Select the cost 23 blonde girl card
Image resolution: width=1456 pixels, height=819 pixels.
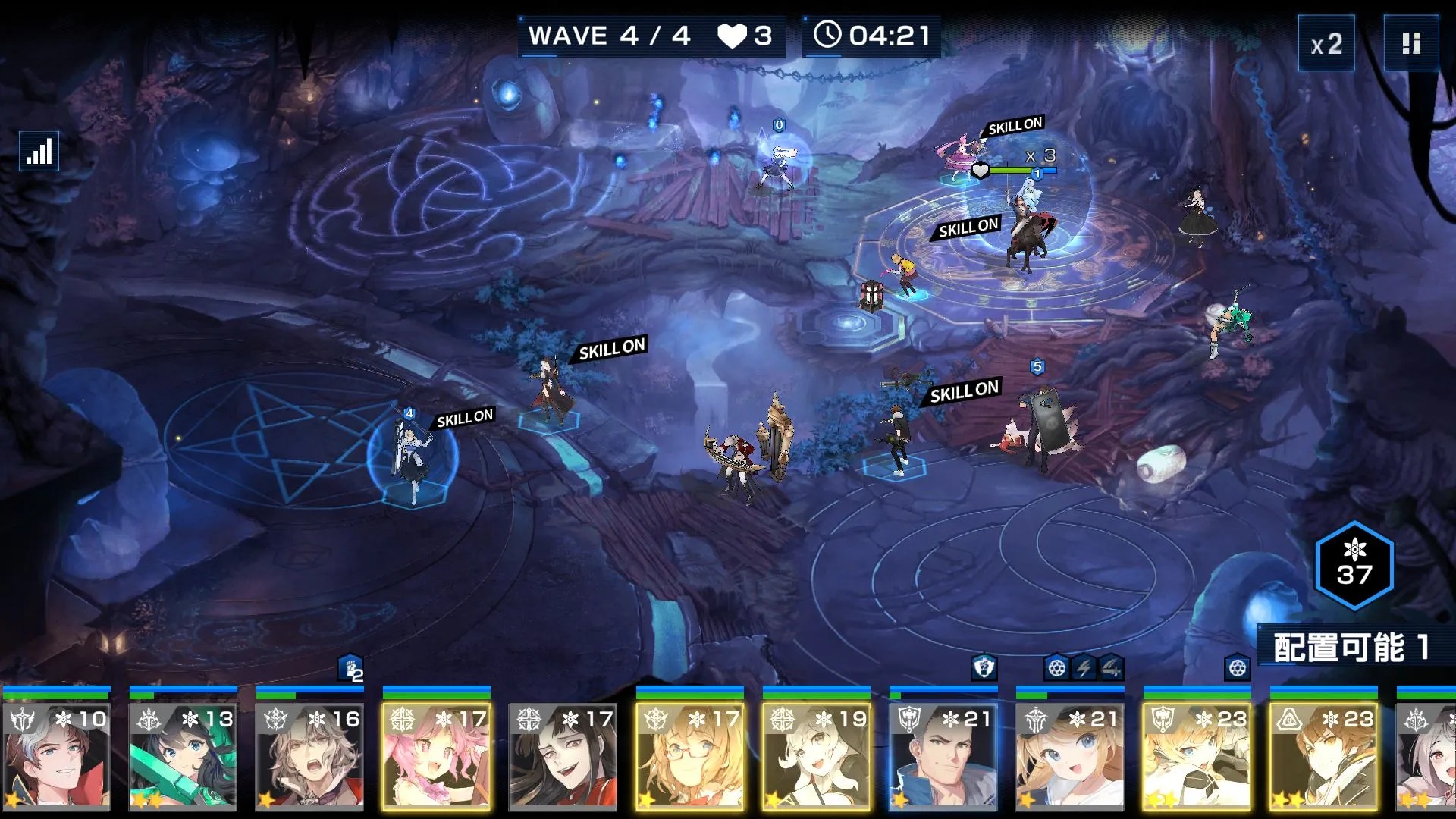point(1197,755)
